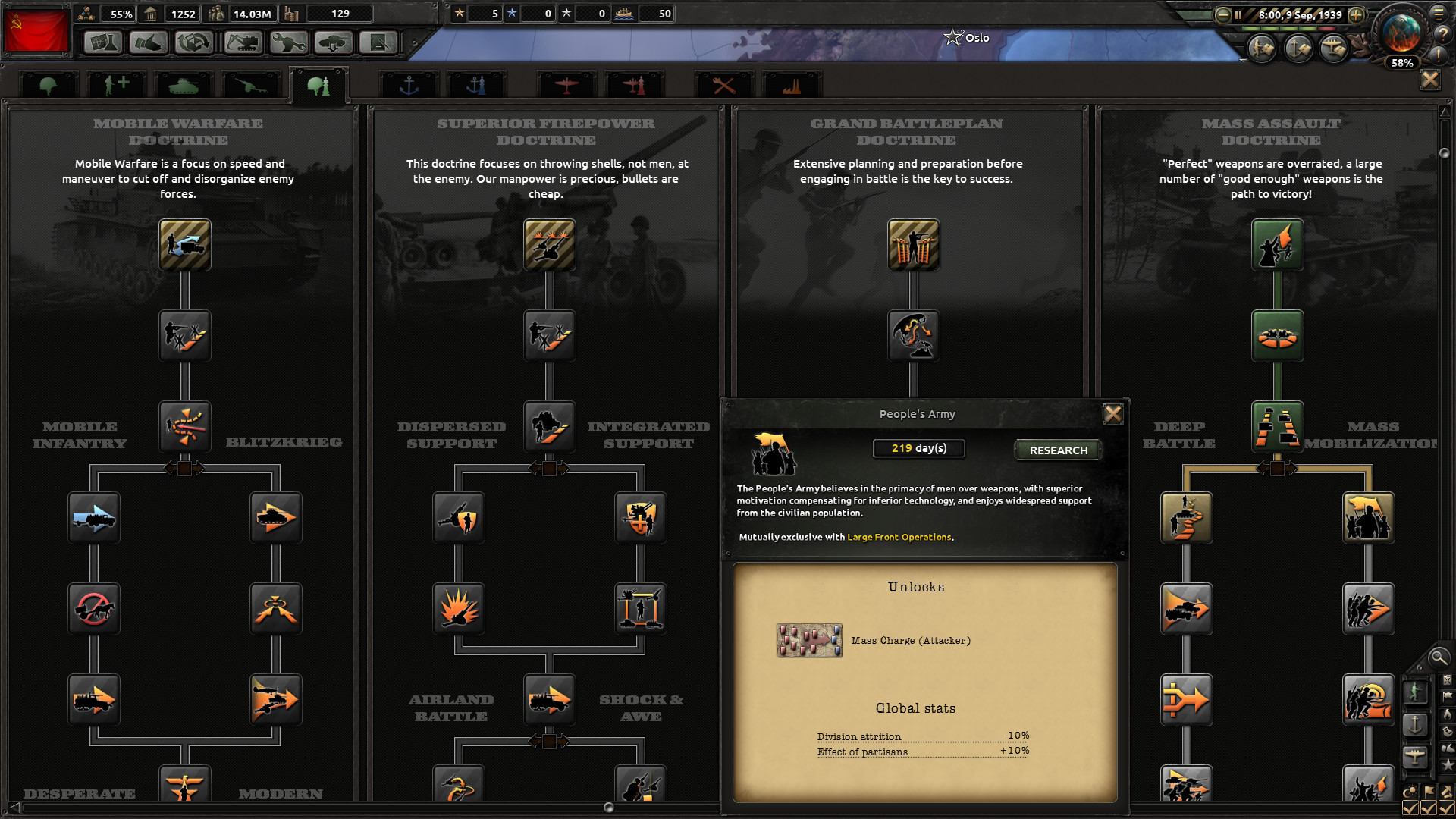Open the Deployment tank icon
This screenshot has height=819, width=1456.
coord(334,42)
